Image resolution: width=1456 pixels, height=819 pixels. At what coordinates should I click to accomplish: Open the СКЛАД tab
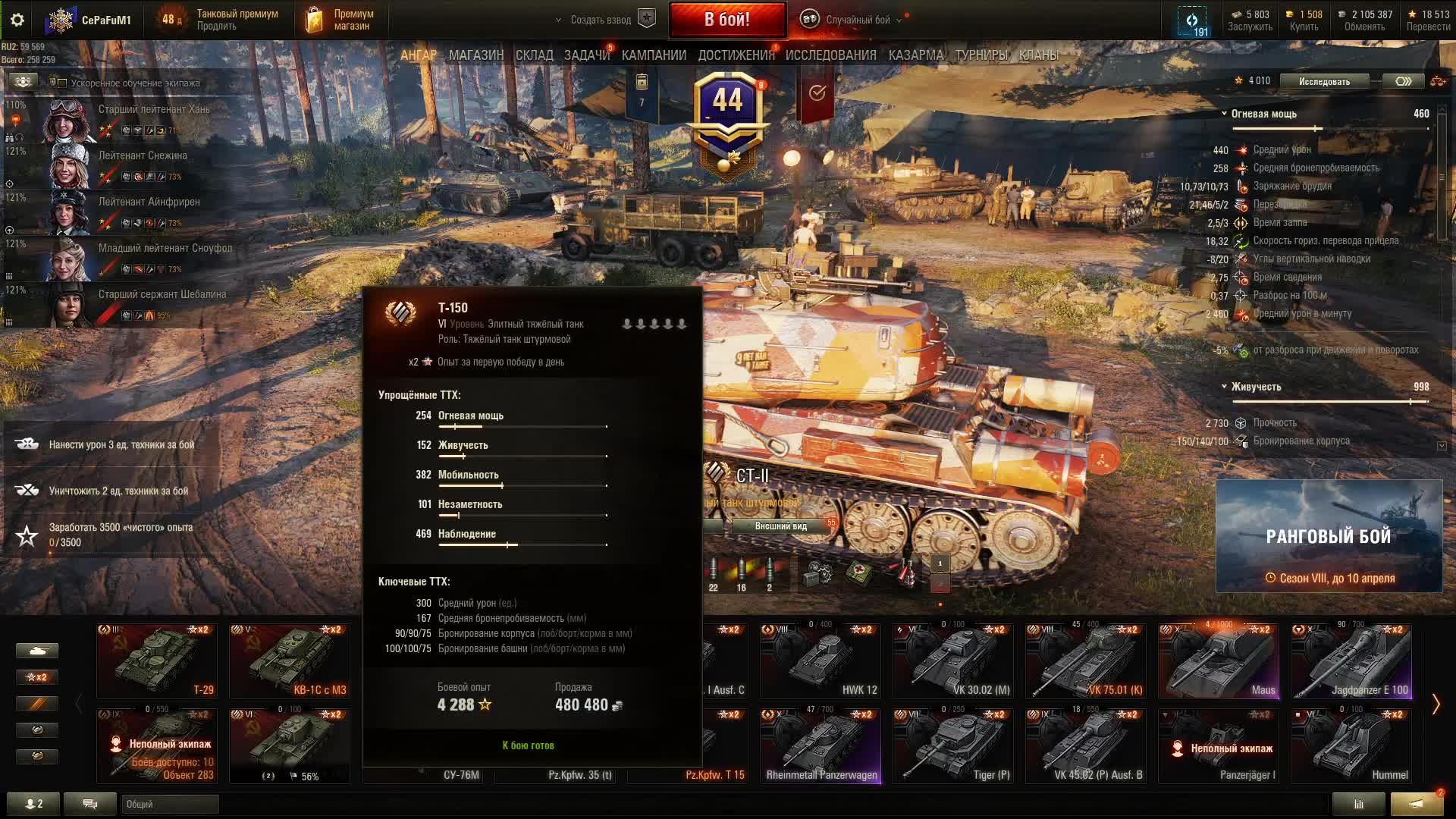point(534,55)
